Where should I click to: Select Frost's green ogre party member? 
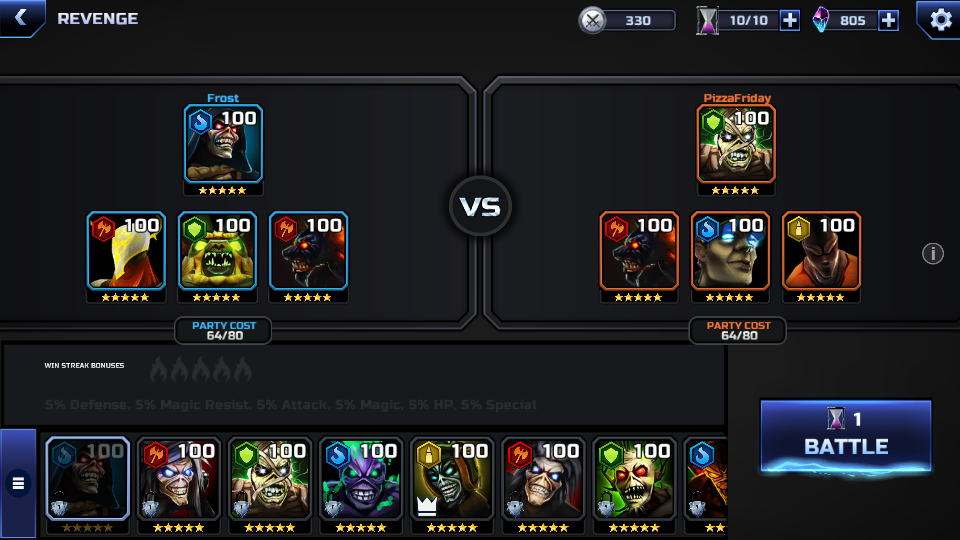coord(217,251)
